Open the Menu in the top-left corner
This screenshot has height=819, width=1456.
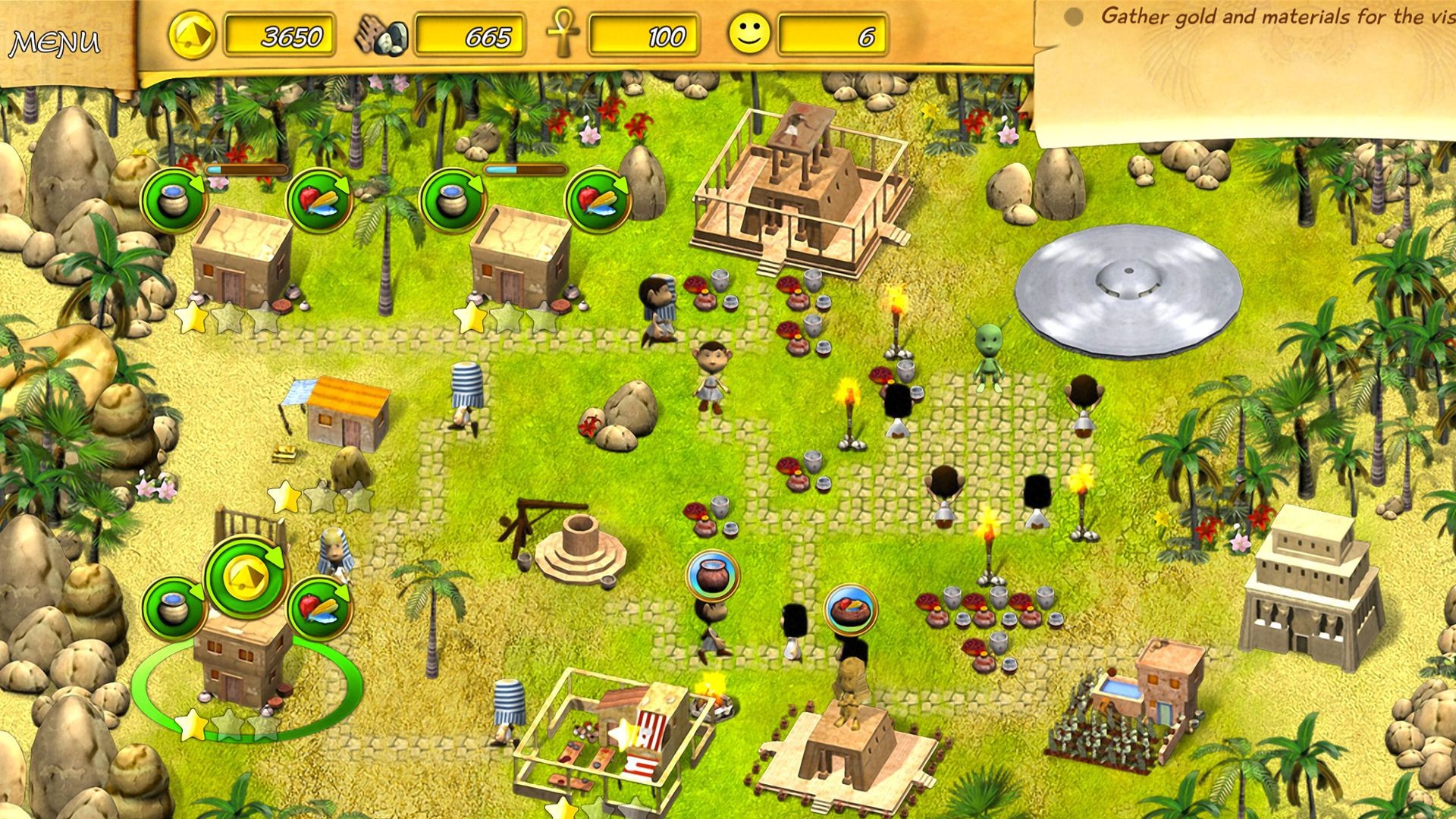point(57,42)
